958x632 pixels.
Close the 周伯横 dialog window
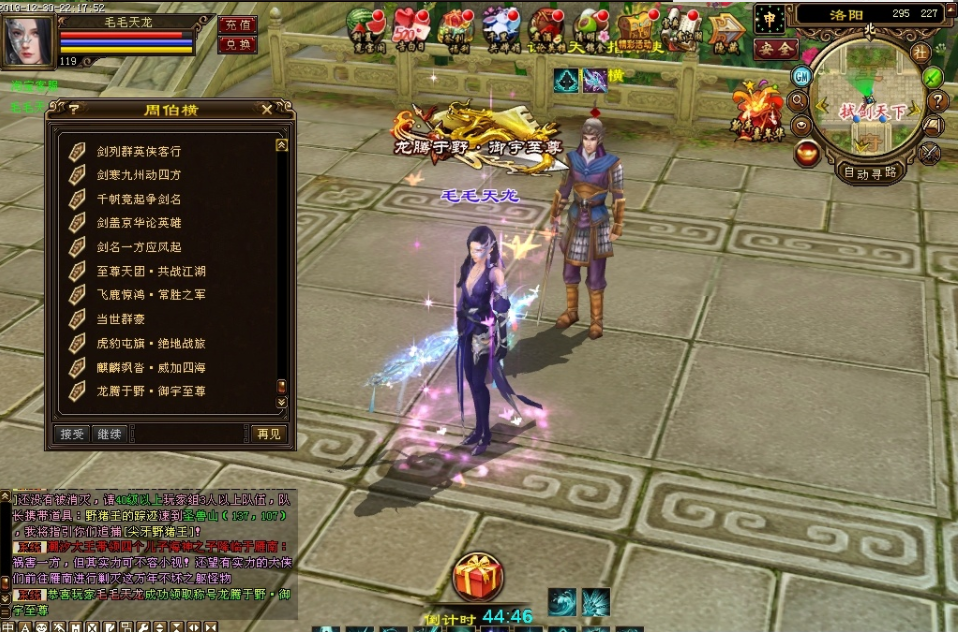point(266,109)
